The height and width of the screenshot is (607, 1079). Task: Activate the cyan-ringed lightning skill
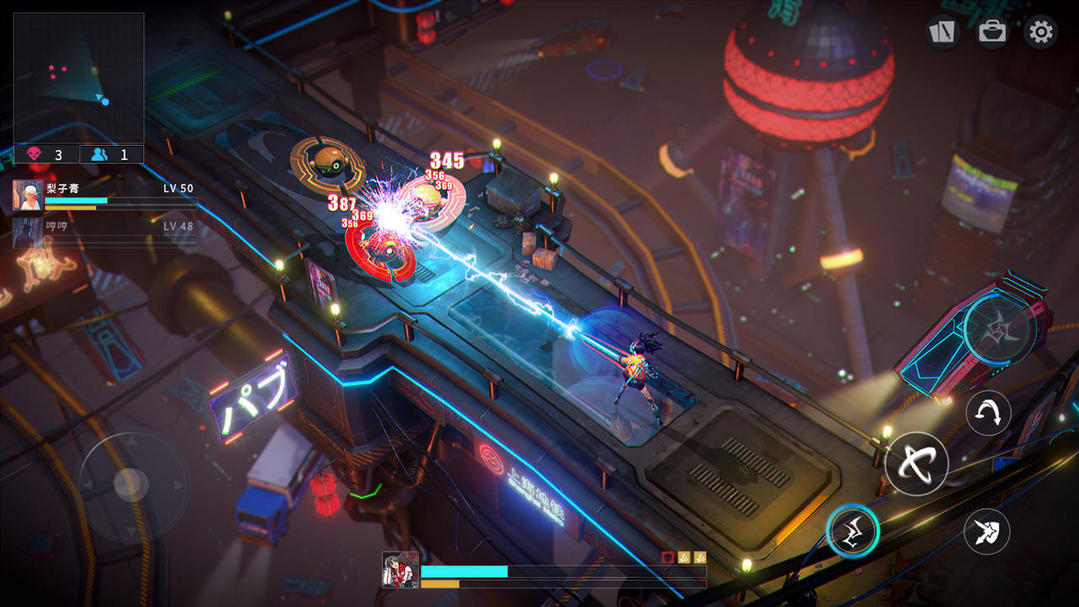coord(853,531)
